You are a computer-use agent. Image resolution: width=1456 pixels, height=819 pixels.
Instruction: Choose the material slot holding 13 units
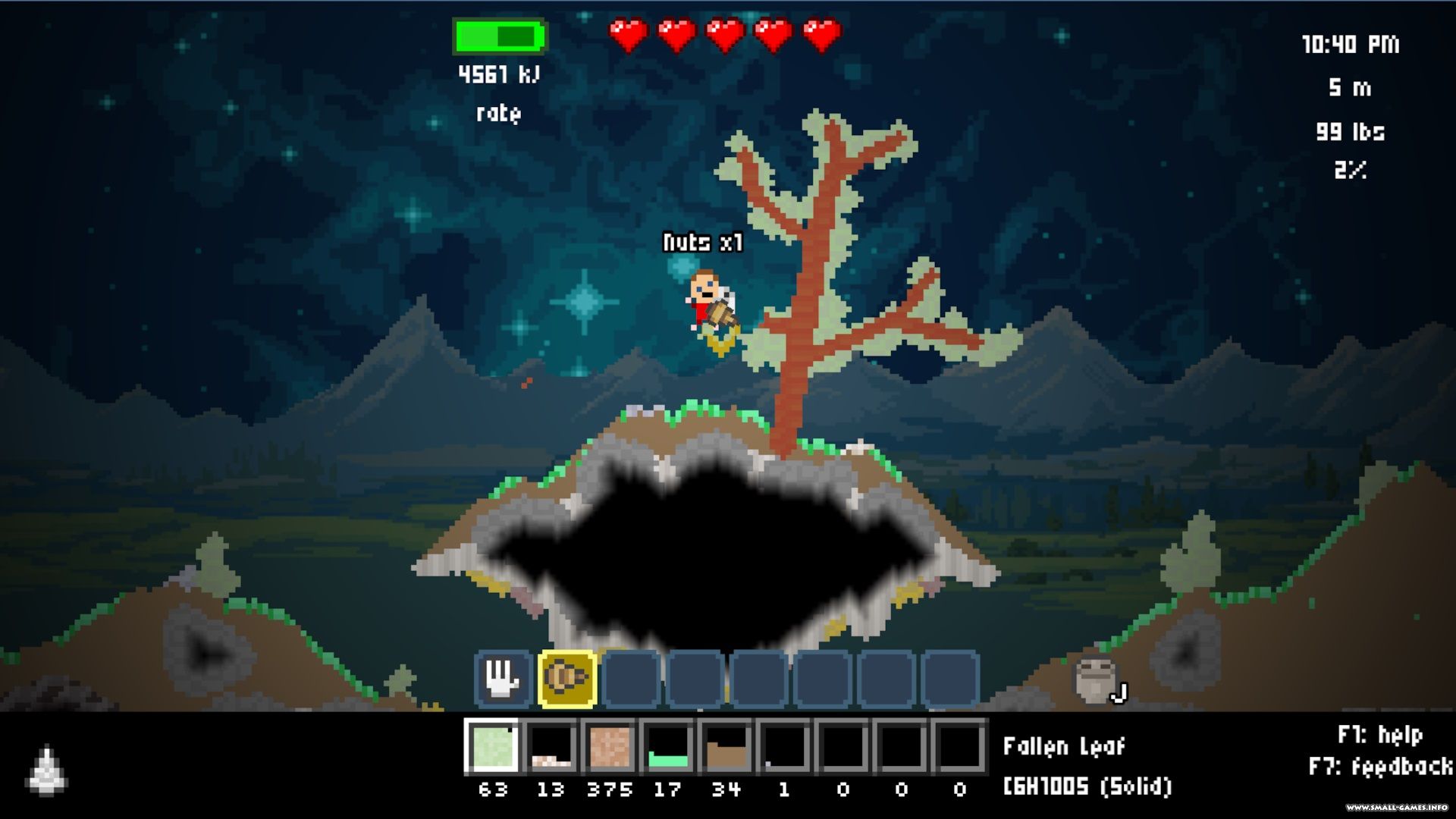point(551,746)
